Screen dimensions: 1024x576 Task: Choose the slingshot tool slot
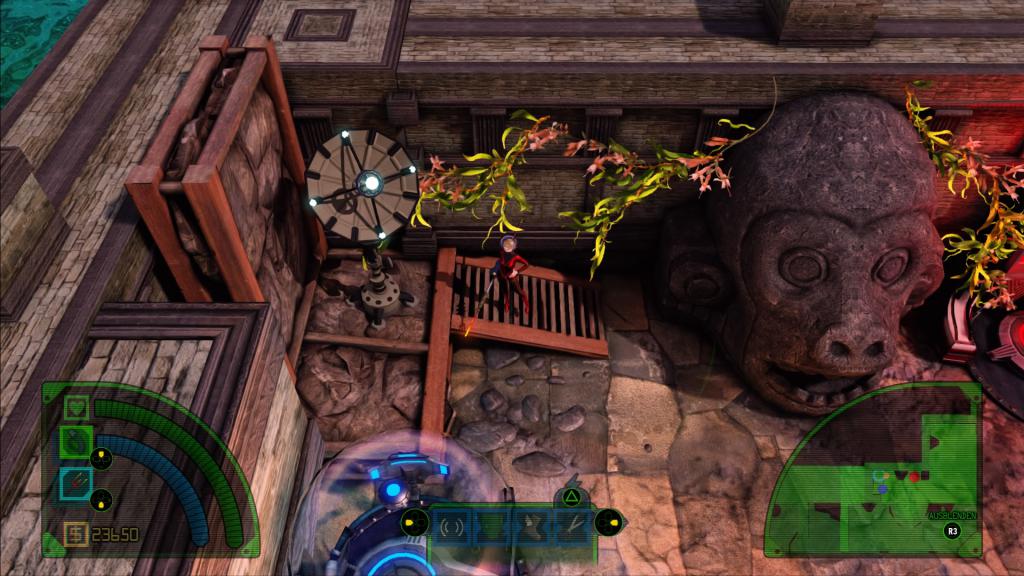click(567, 525)
